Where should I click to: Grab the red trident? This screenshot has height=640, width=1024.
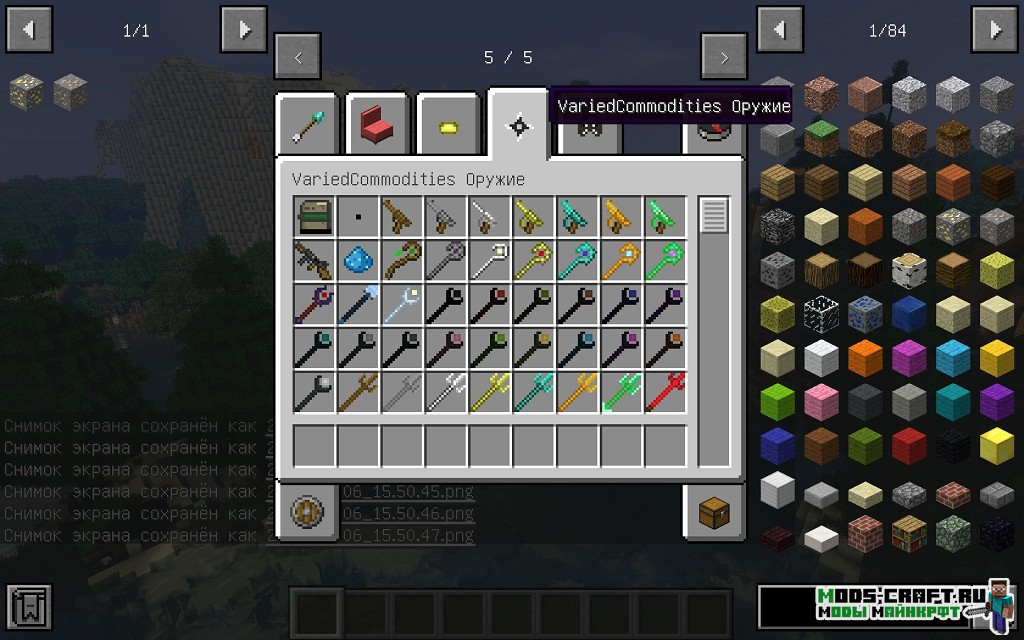click(x=665, y=392)
